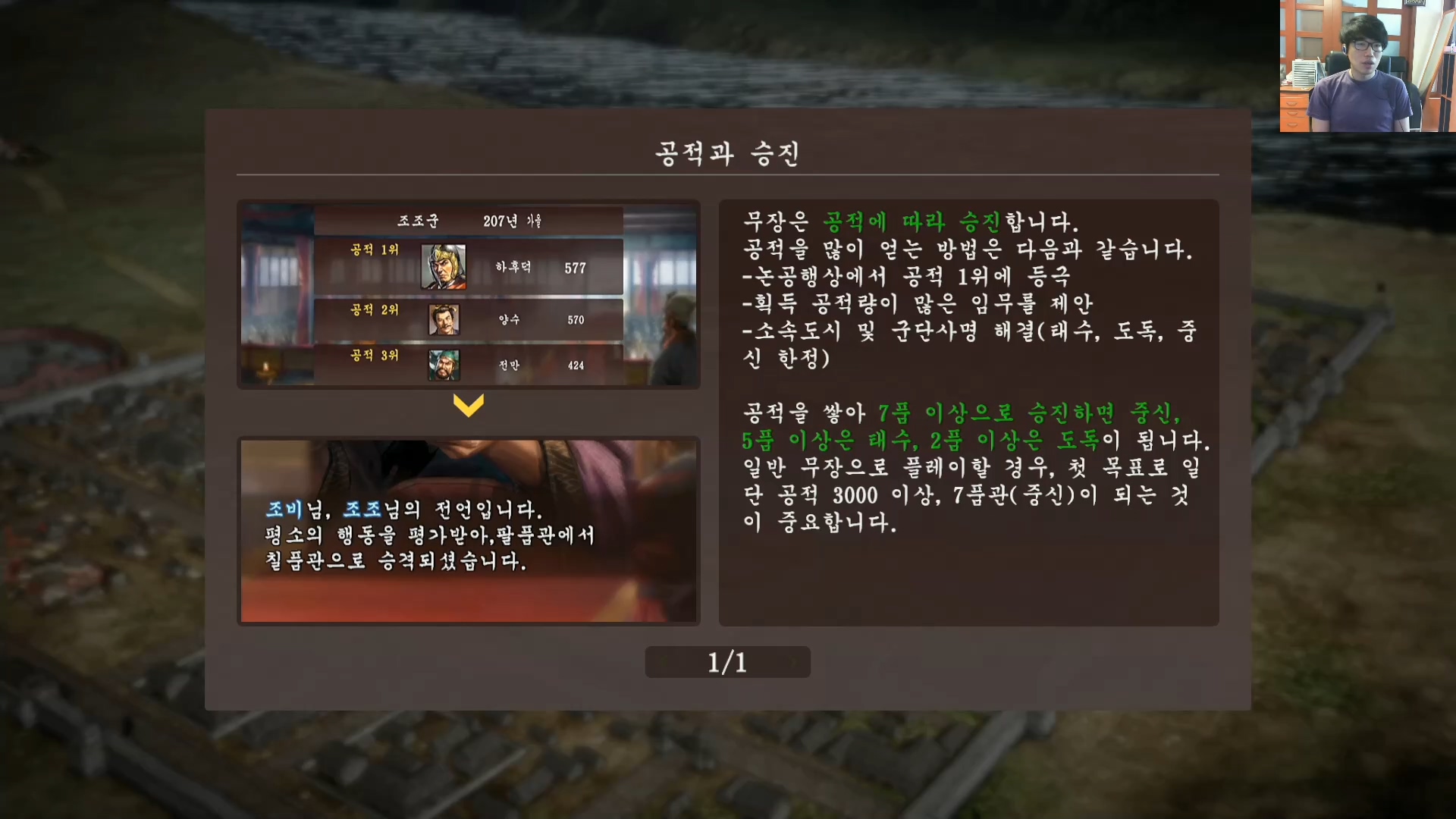Click the right arrow of the page indicator
This screenshot has height=819, width=1456.
click(x=792, y=661)
